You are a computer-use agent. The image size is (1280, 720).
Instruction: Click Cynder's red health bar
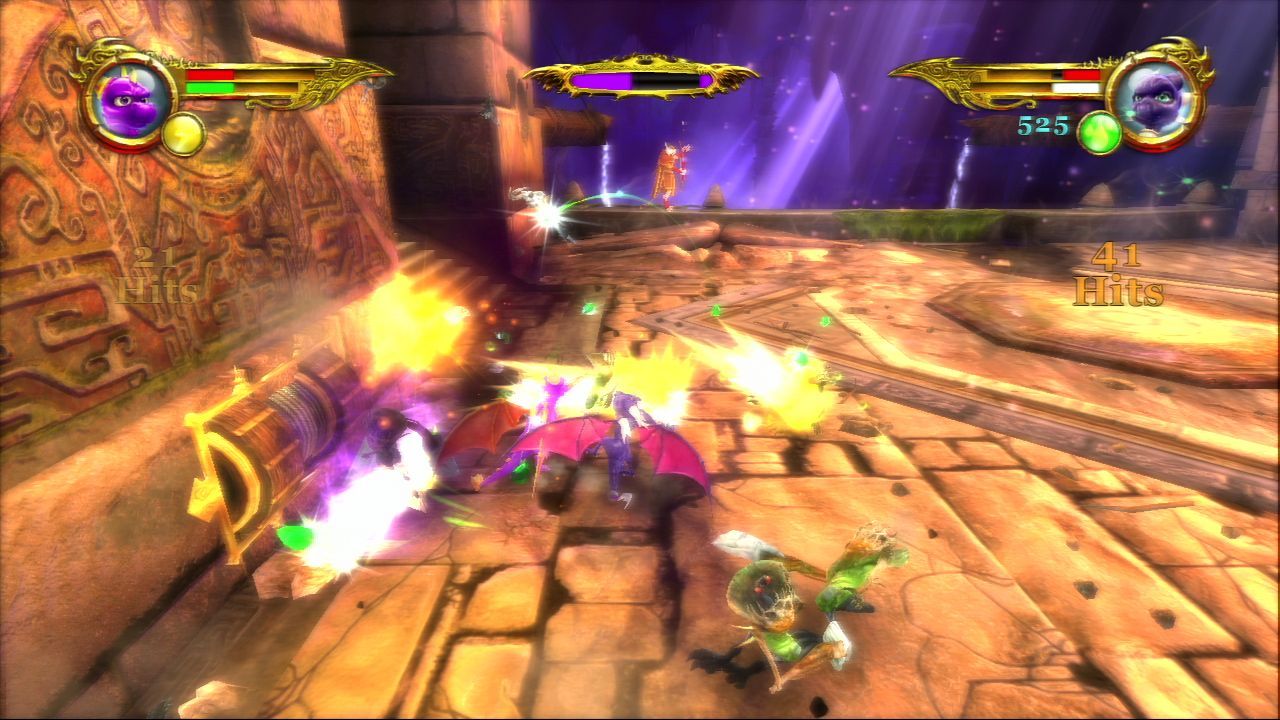[1081, 74]
